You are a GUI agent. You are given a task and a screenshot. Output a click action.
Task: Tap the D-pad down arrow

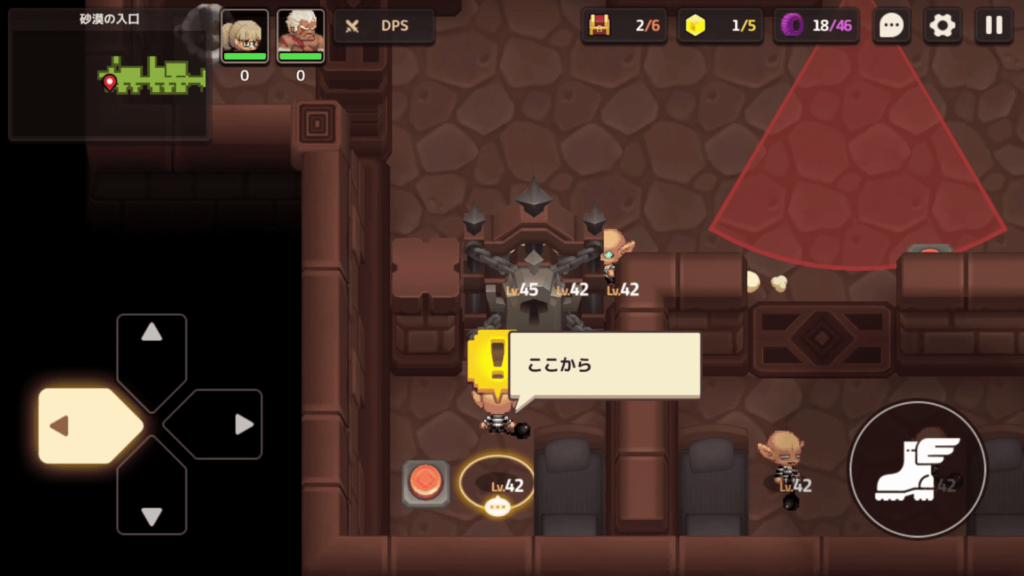pyautogui.click(x=151, y=502)
